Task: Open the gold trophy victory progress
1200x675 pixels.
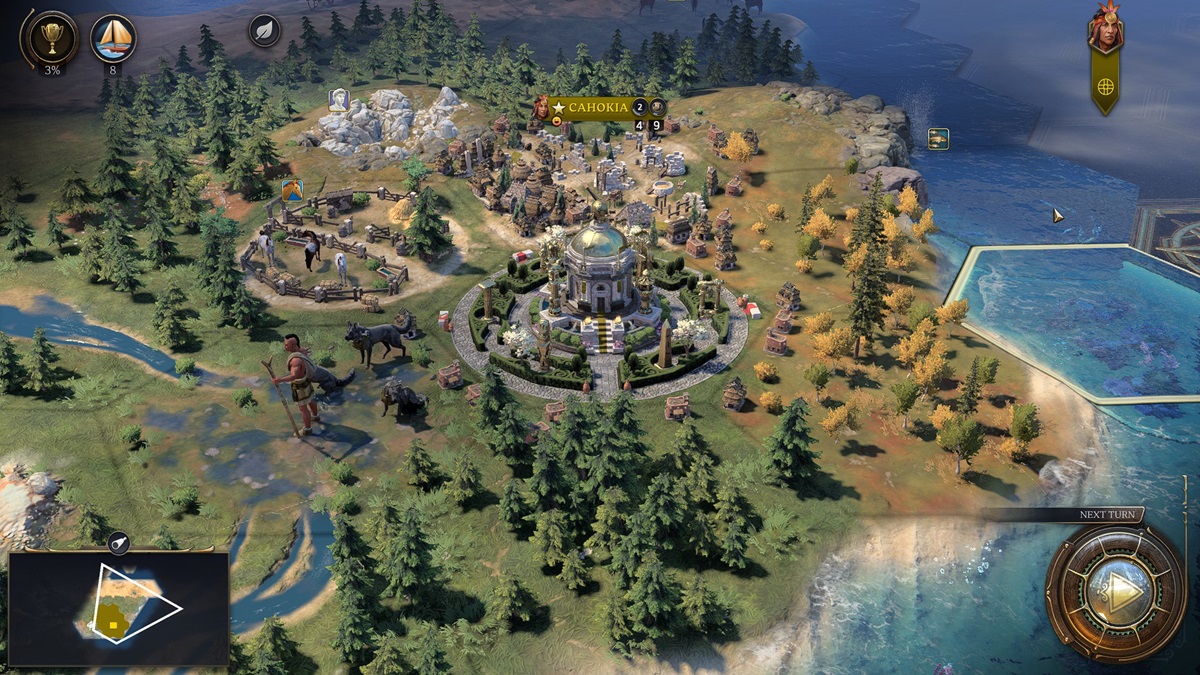Action: pos(49,37)
